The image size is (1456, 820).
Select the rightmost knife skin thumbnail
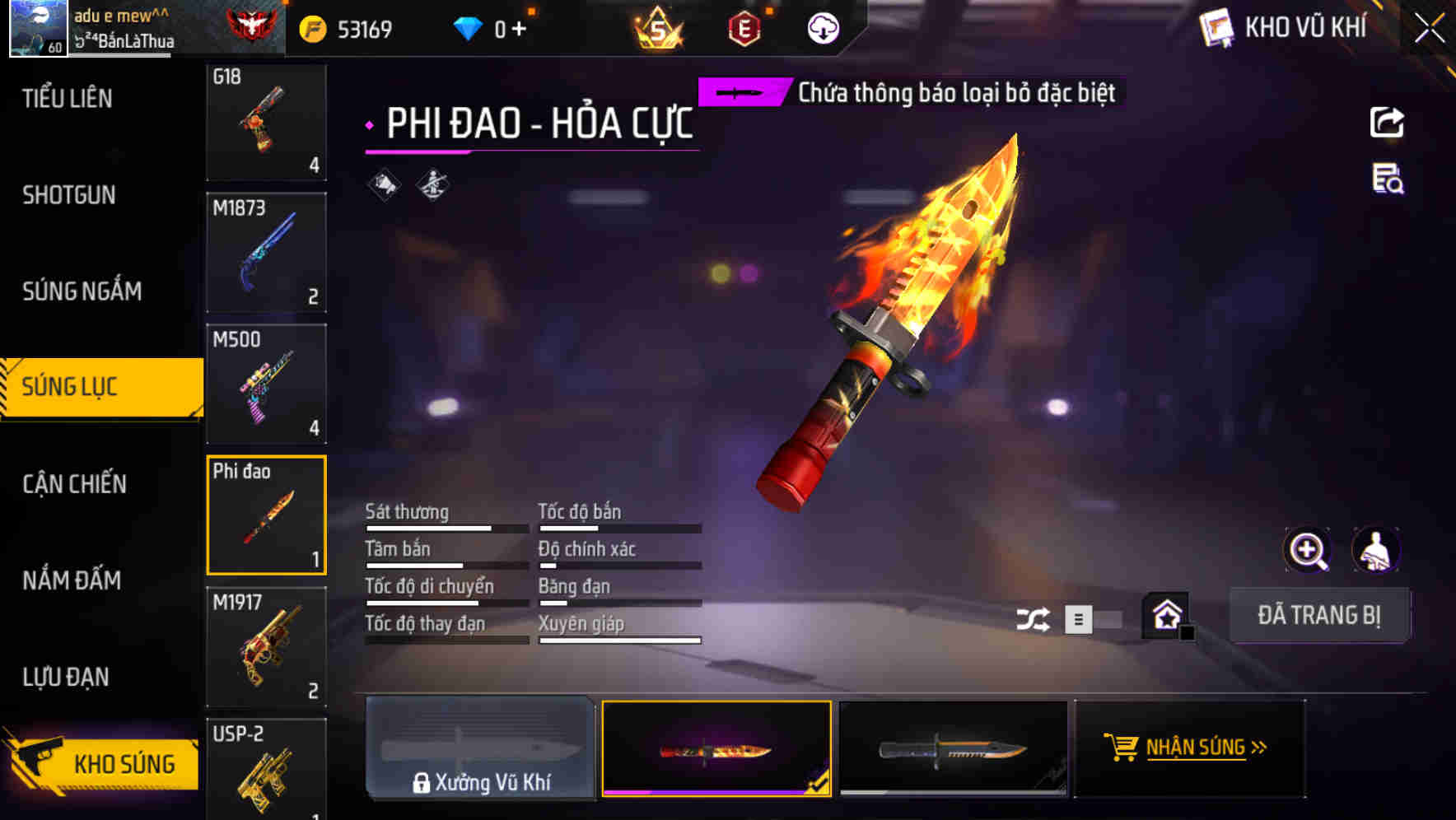coord(953,749)
